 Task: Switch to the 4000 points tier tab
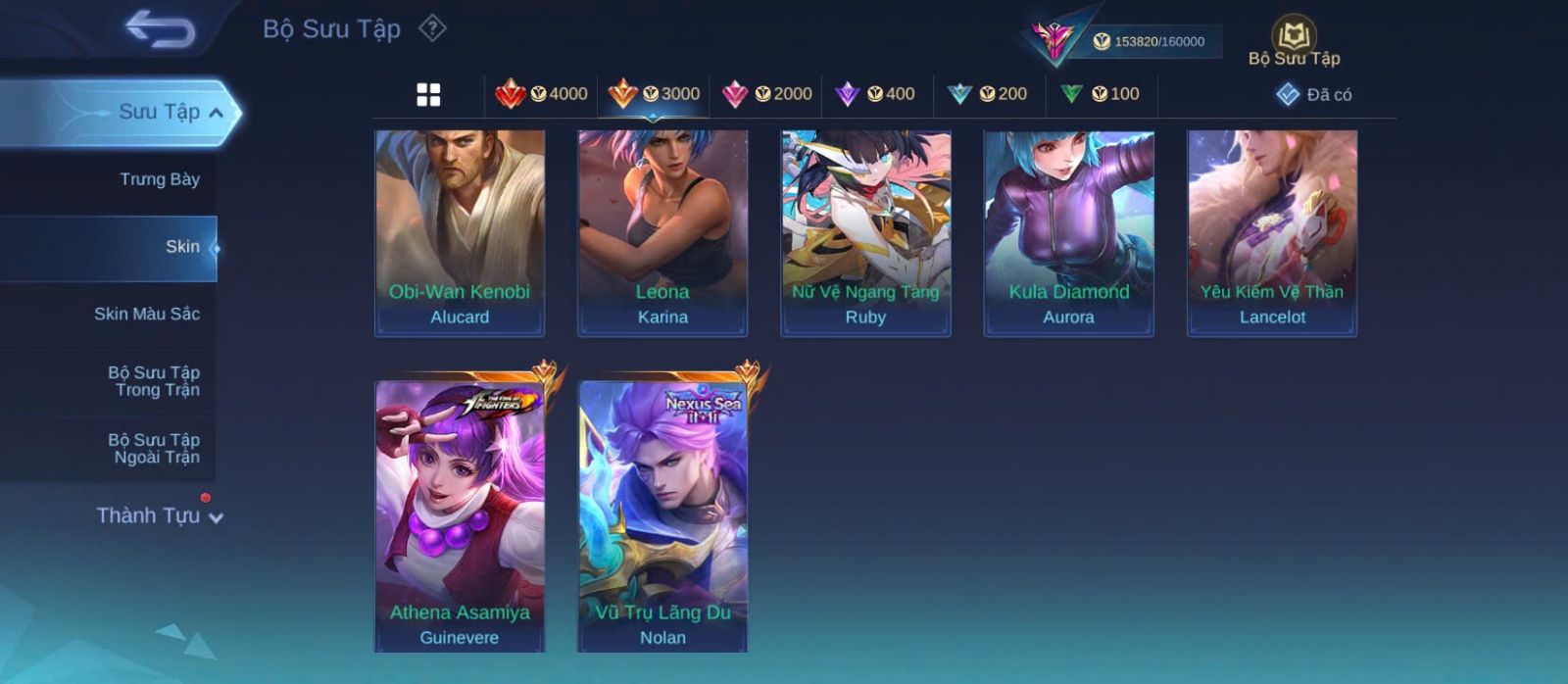click(541, 94)
